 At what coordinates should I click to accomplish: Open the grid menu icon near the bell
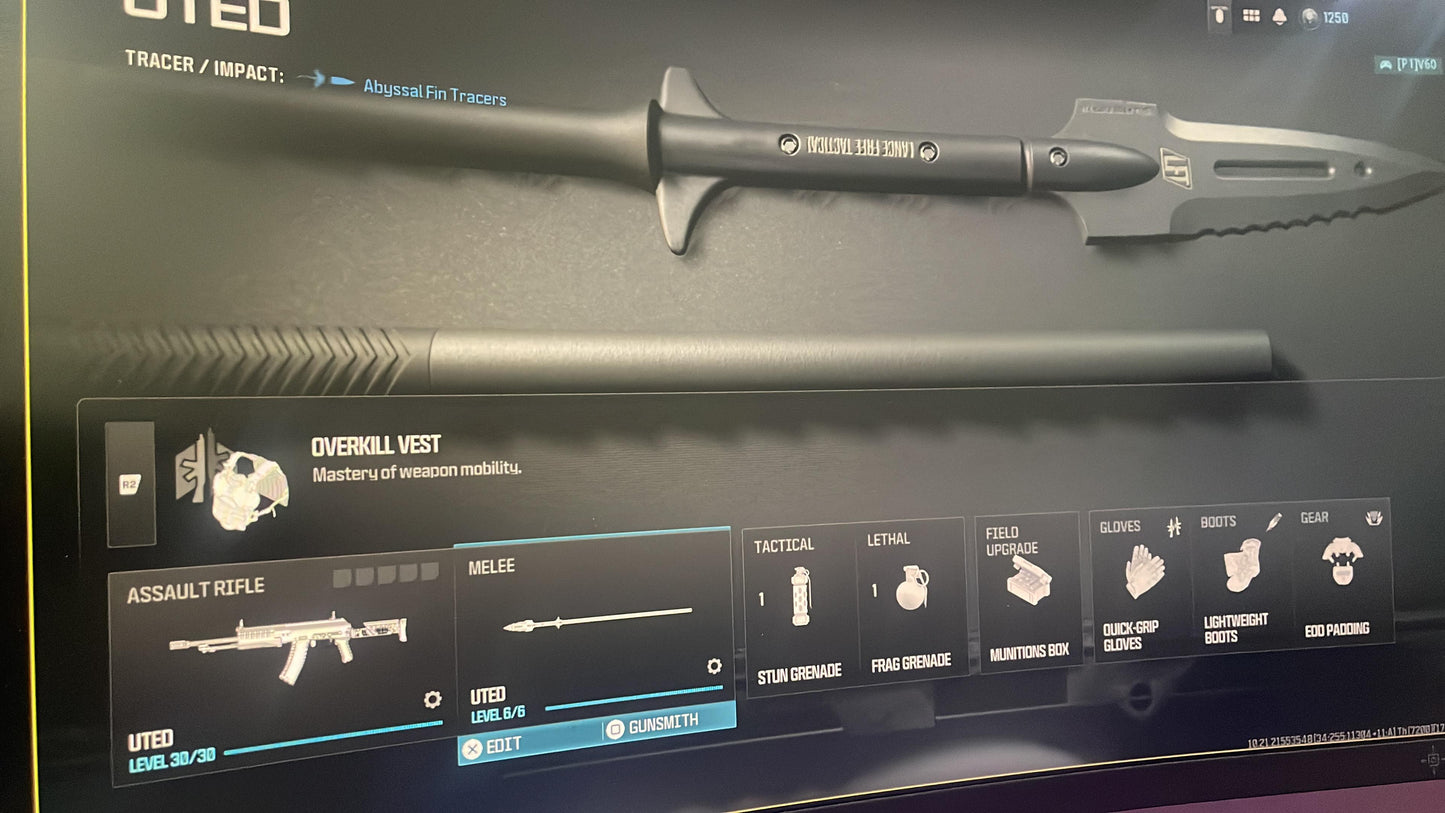[x=1250, y=15]
